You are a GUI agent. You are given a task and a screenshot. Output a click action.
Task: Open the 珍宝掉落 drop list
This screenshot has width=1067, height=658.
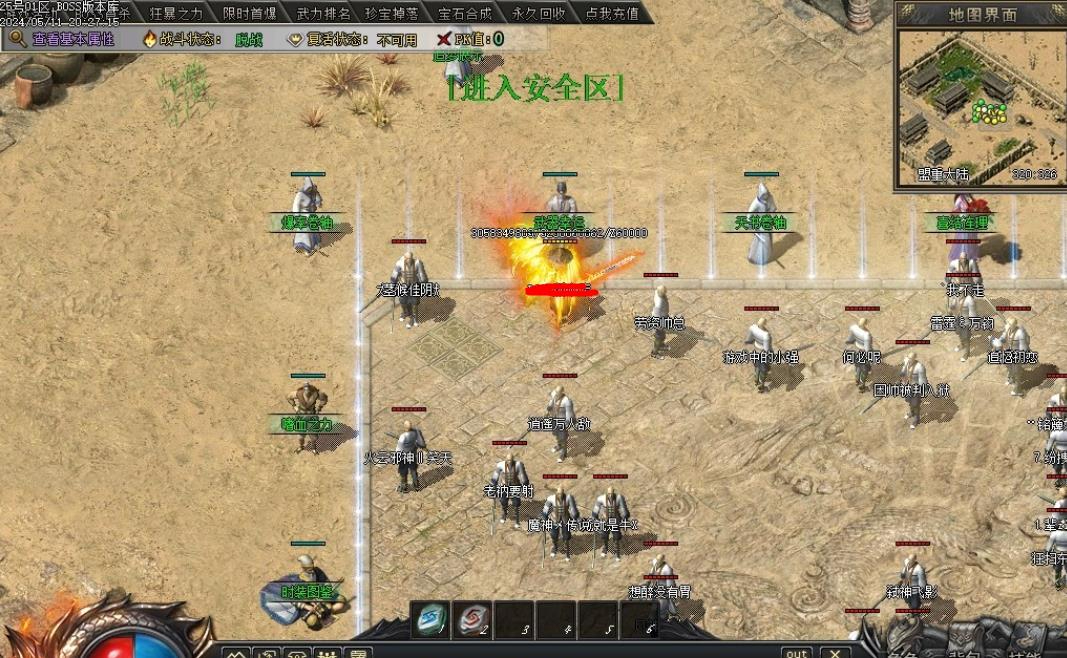click(392, 13)
